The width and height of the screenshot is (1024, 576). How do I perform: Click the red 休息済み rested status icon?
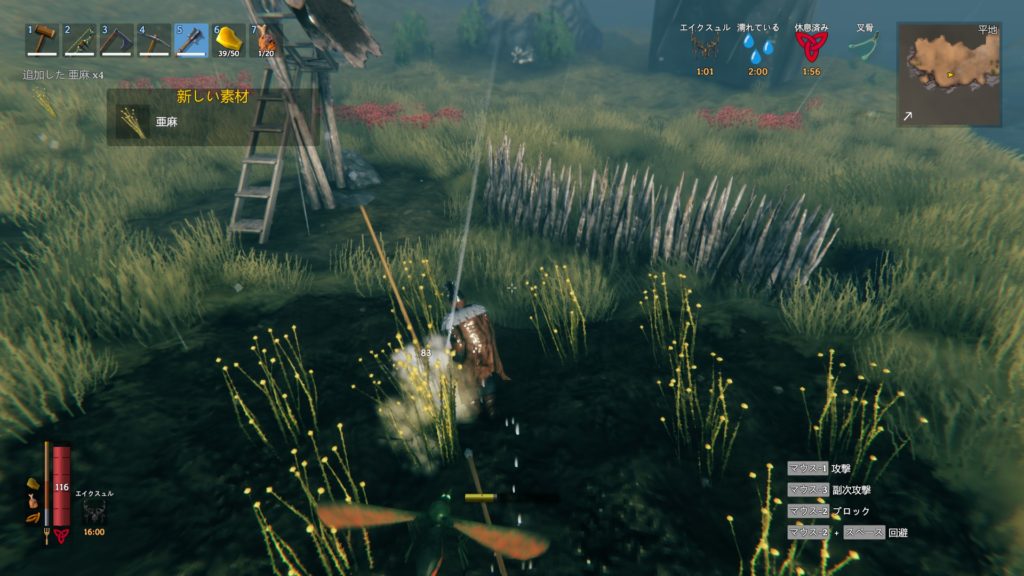coord(811,47)
